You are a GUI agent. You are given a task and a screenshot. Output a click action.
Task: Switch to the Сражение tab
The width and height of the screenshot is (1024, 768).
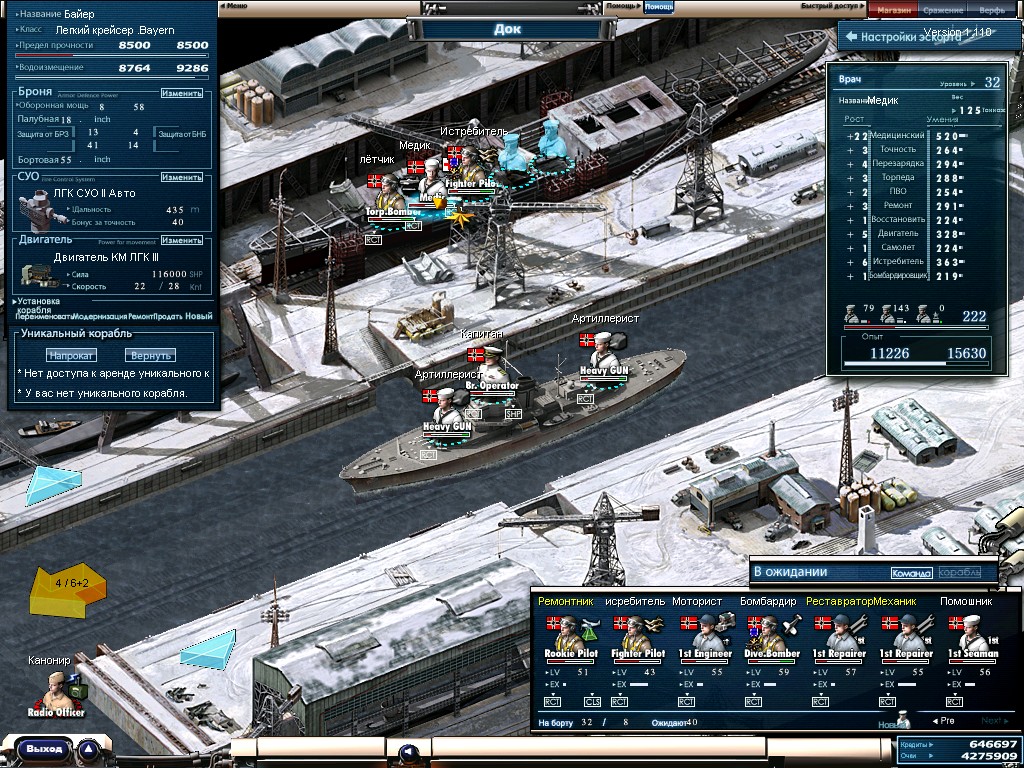pyautogui.click(x=943, y=10)
